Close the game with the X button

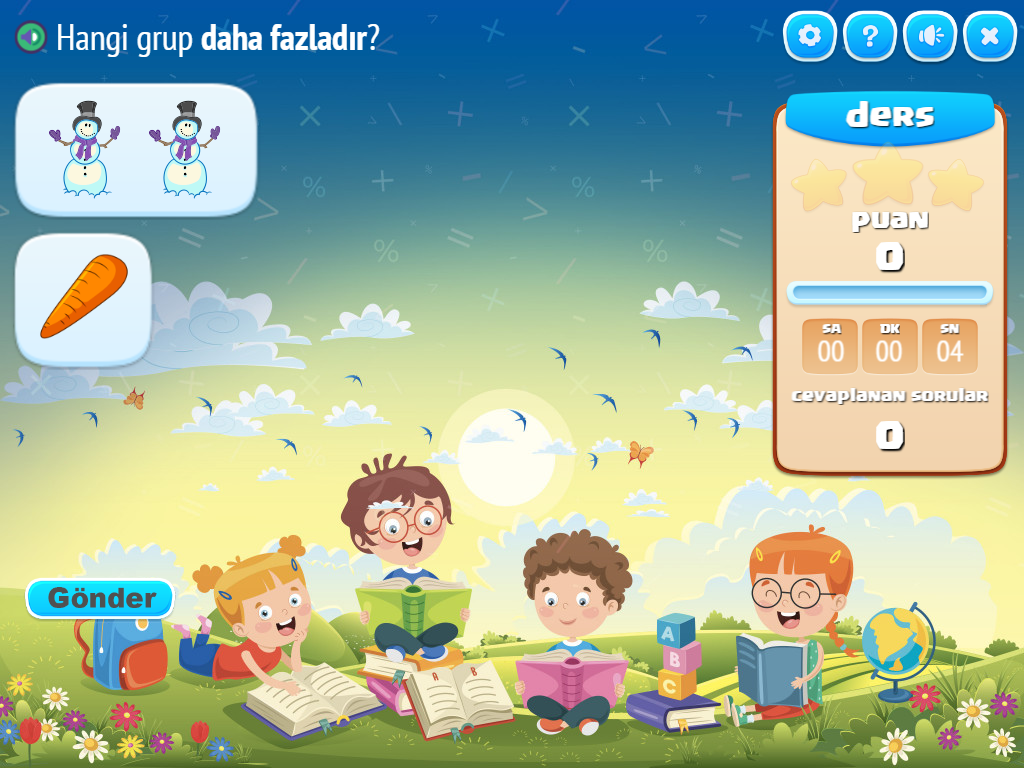990,37
